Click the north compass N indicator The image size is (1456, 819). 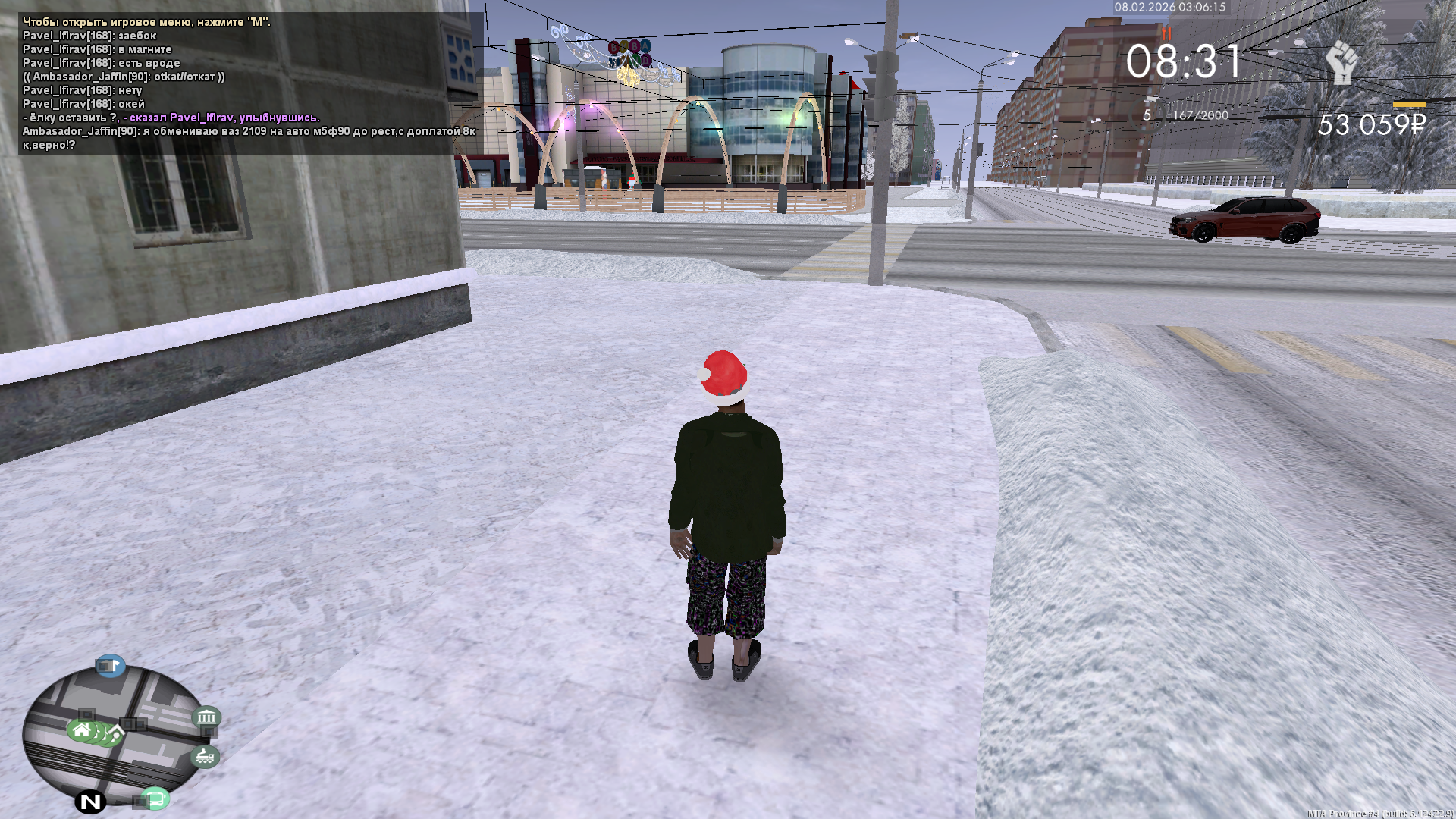coord(90,802)
